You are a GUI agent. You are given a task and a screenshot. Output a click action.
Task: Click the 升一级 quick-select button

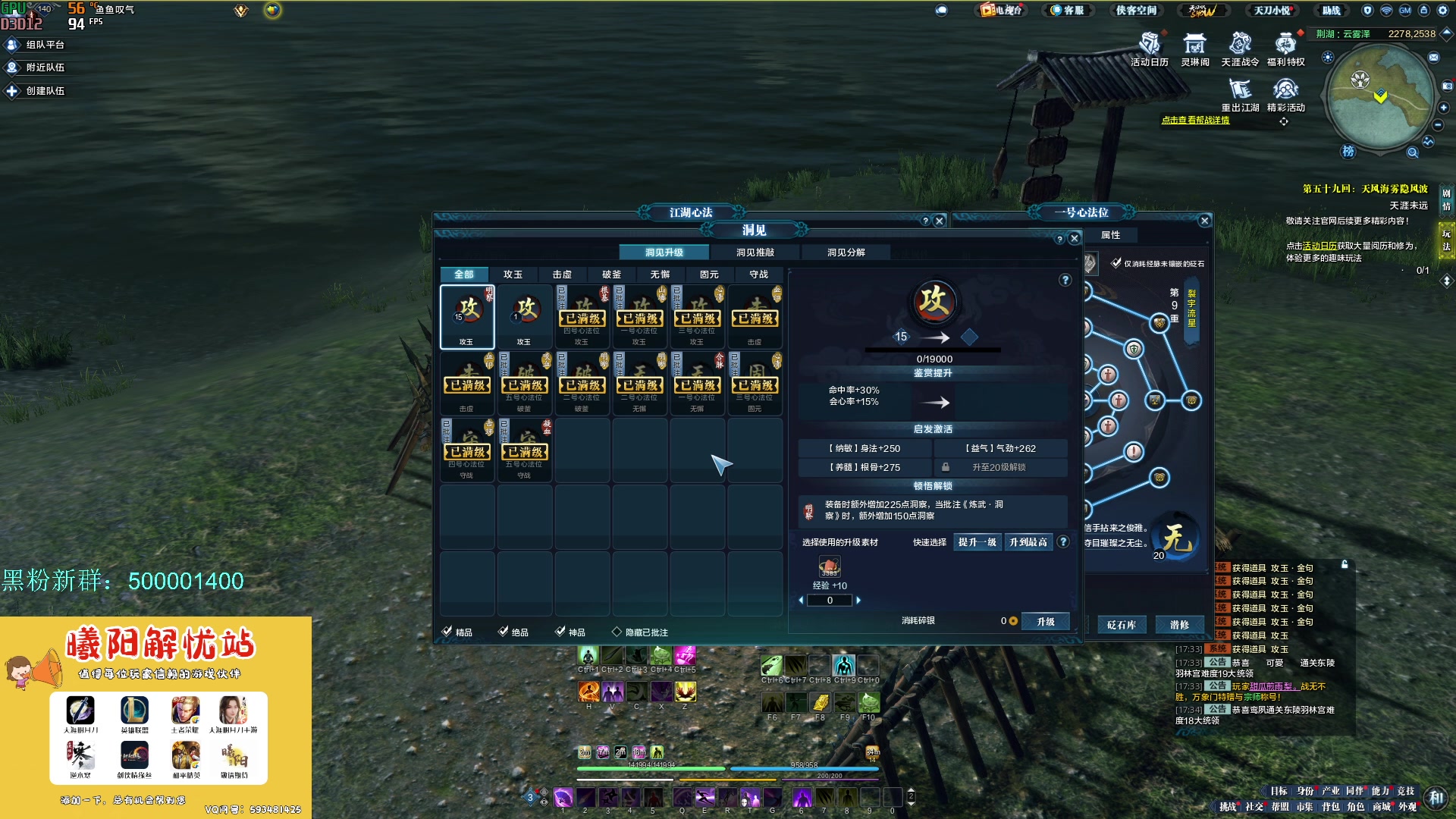point(977,542)
